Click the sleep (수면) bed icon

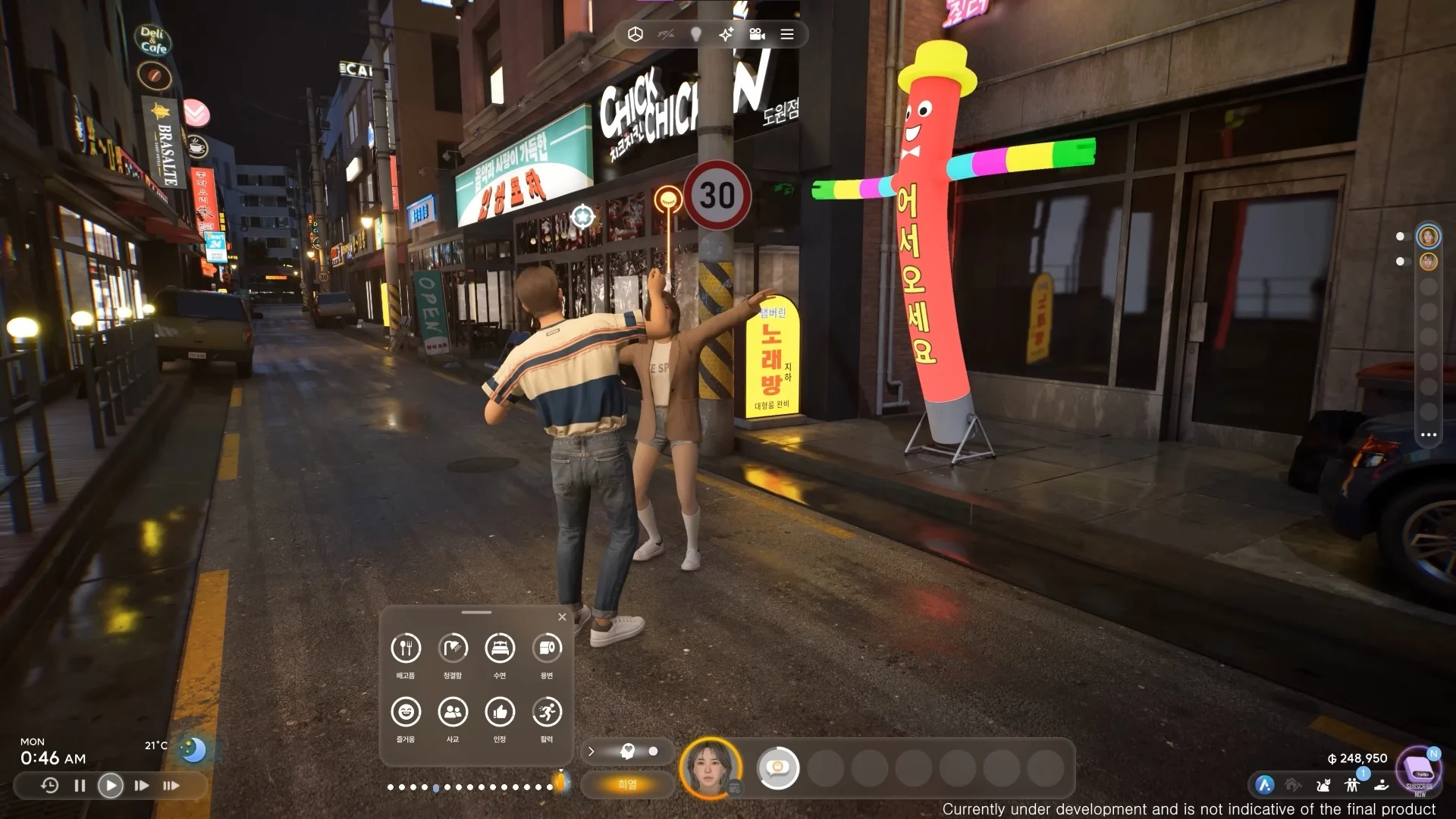(x=500, y=648)
